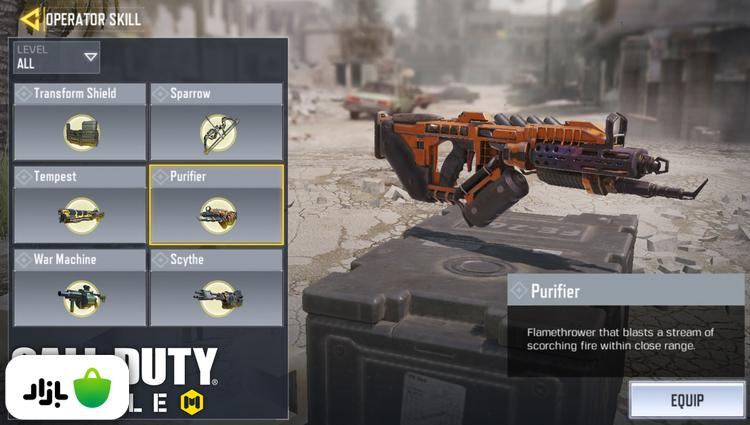This screenshot has width=750, height=425.
Task: Select the Scythe operator skill
Action: click(216, 288)
